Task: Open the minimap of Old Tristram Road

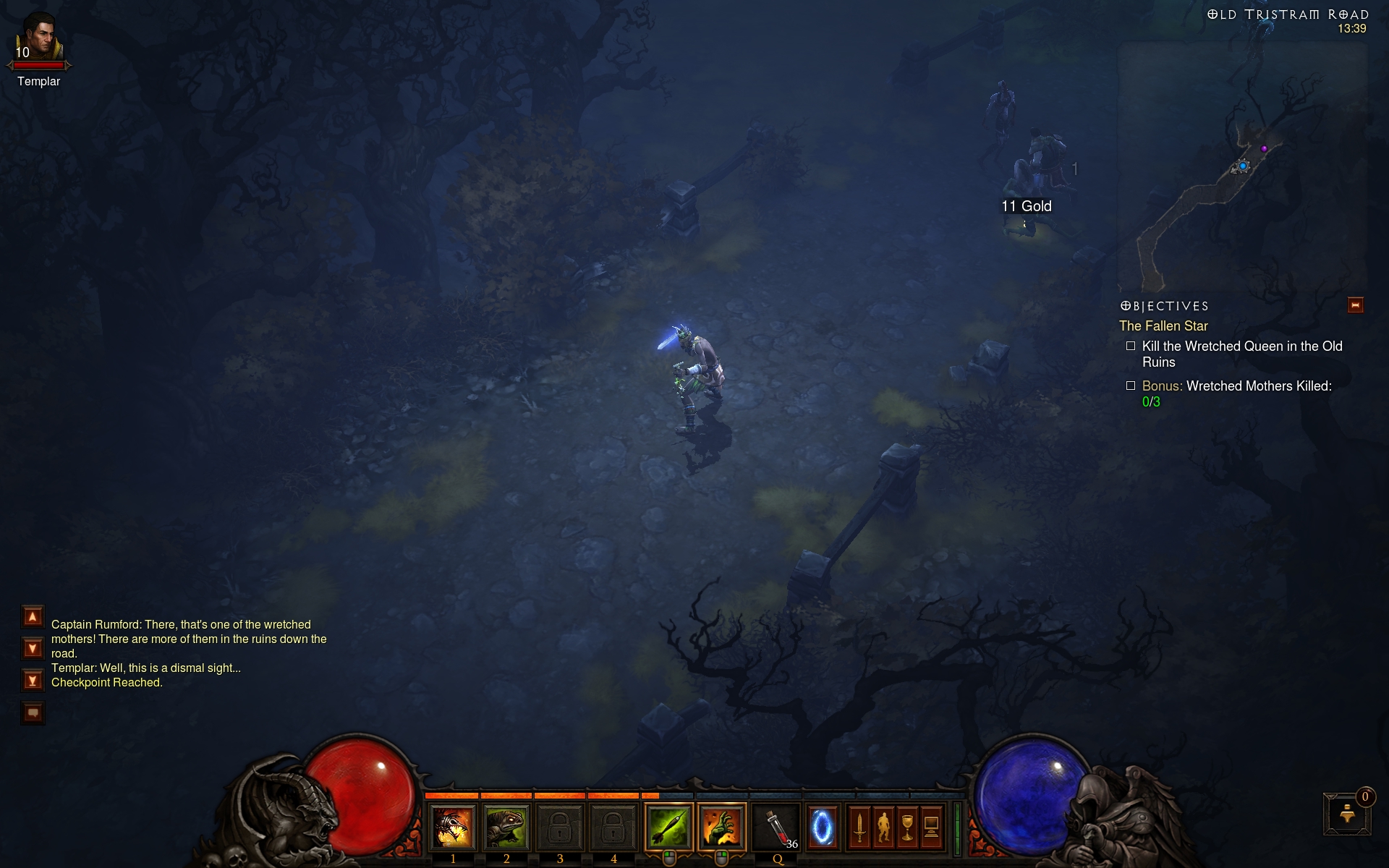Action: coord(1241,166)
